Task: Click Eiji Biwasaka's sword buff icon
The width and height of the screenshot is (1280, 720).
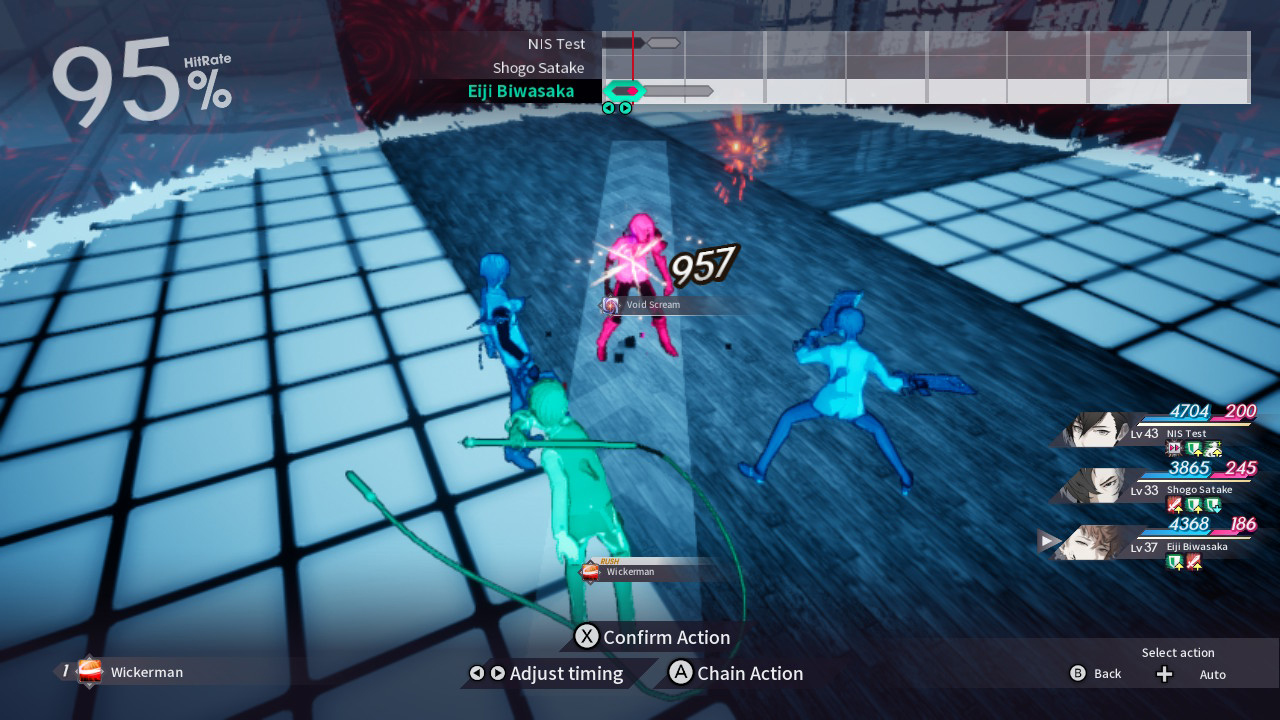Action: pyautogui.click(x=1194, y=562)
